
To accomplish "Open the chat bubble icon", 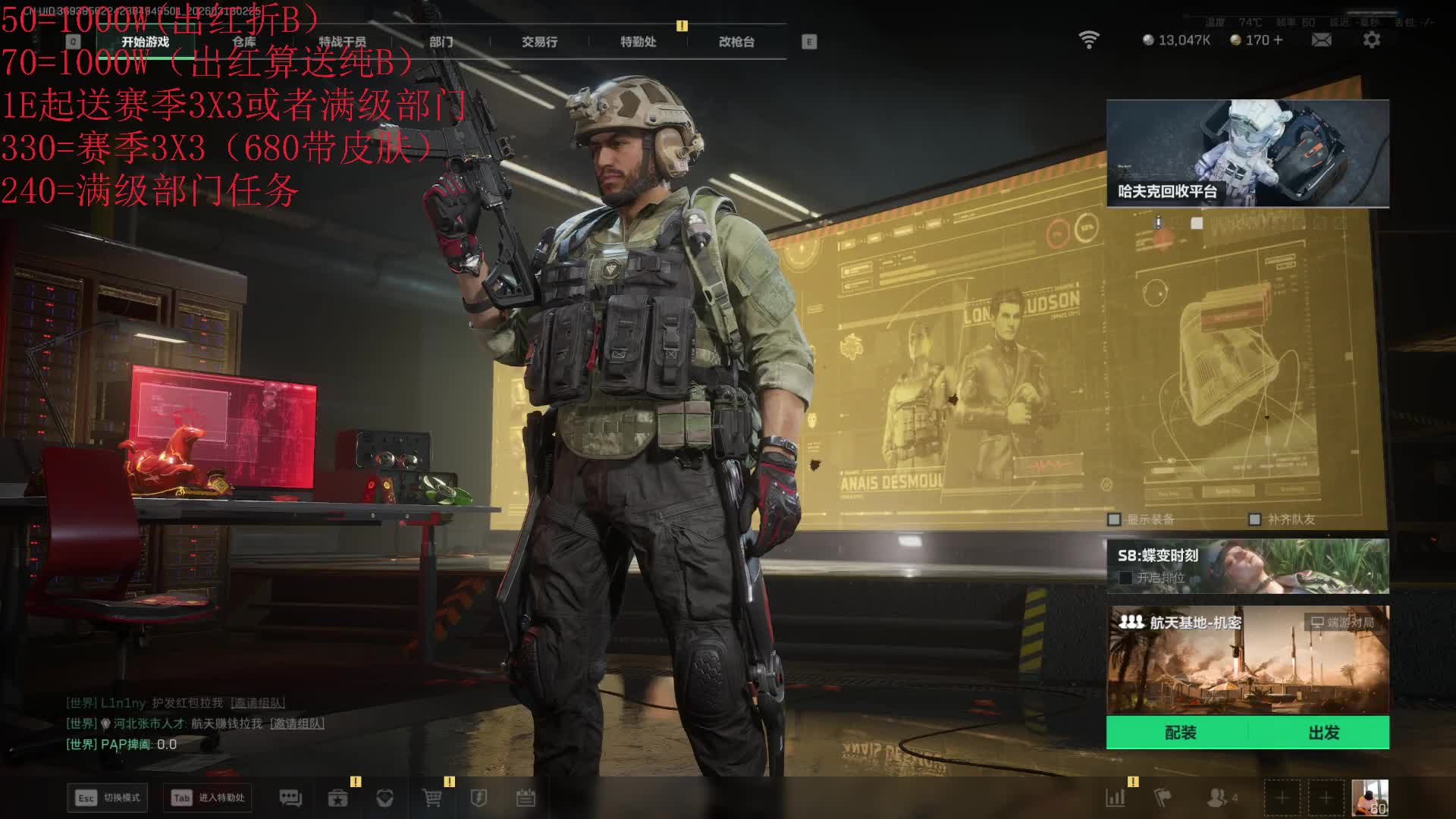I will click(290, 798).
